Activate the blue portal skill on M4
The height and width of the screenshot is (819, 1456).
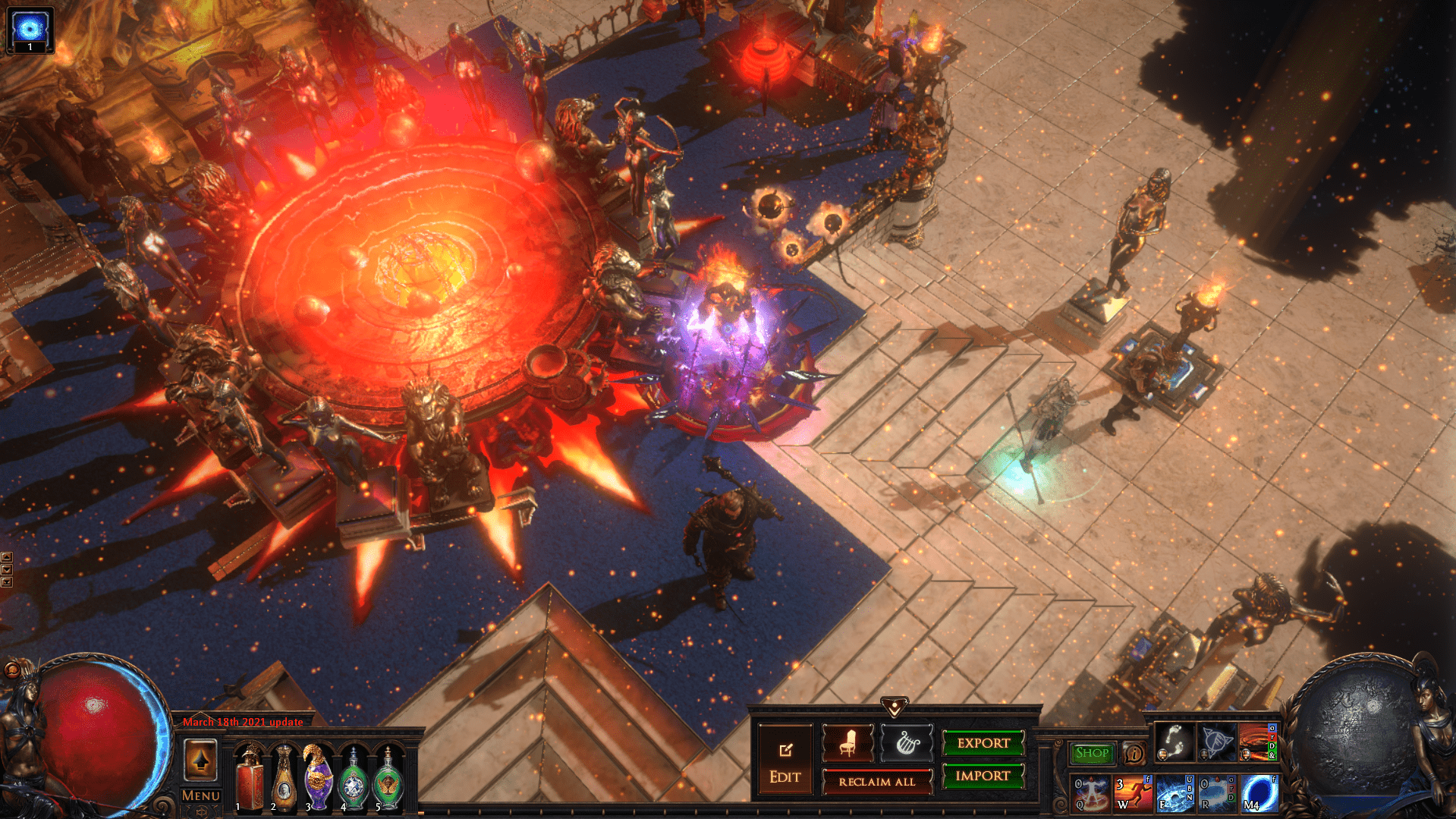(x=1259, y=792)
